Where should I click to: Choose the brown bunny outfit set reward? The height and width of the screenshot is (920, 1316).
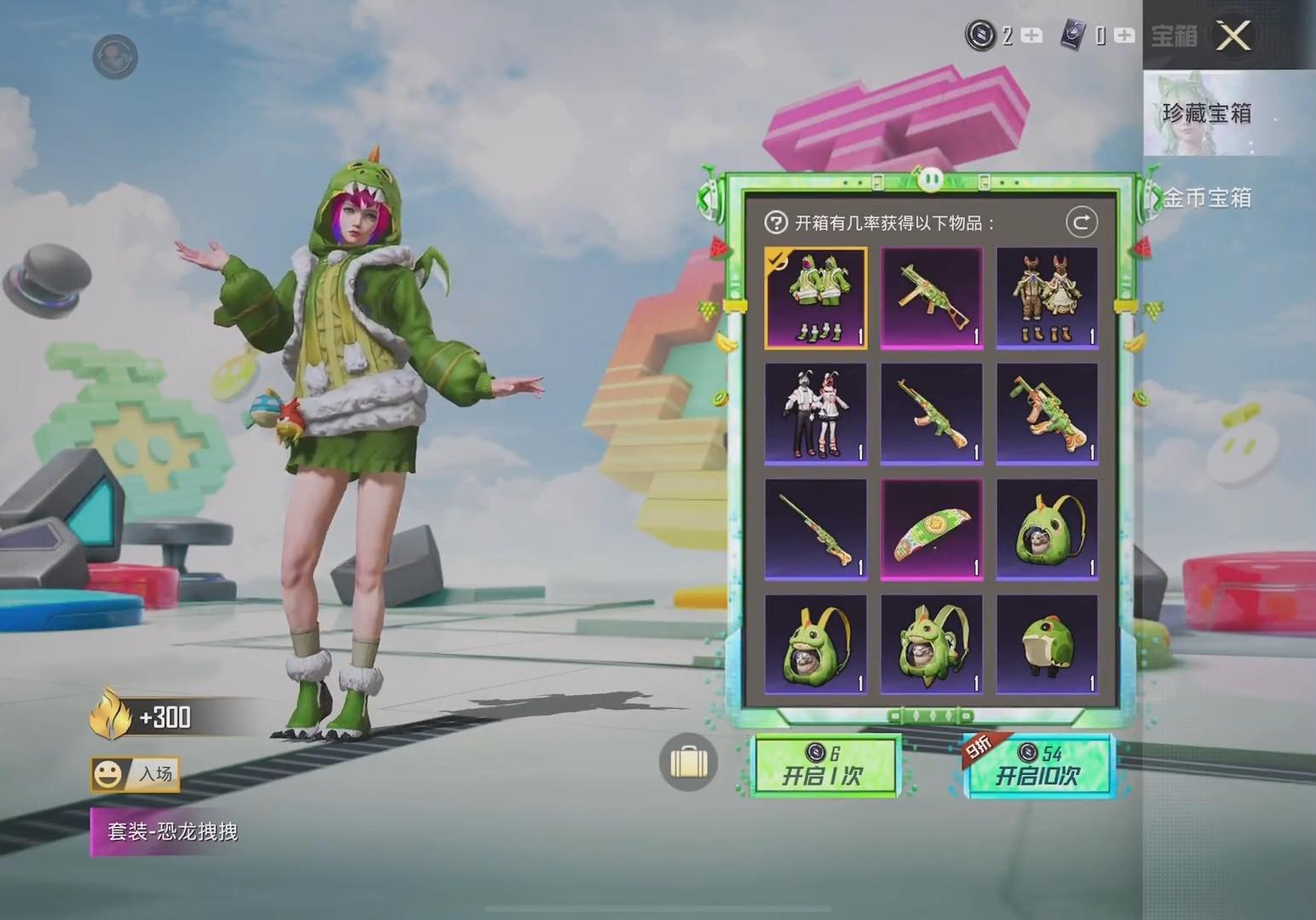[x=1047, y=298]
